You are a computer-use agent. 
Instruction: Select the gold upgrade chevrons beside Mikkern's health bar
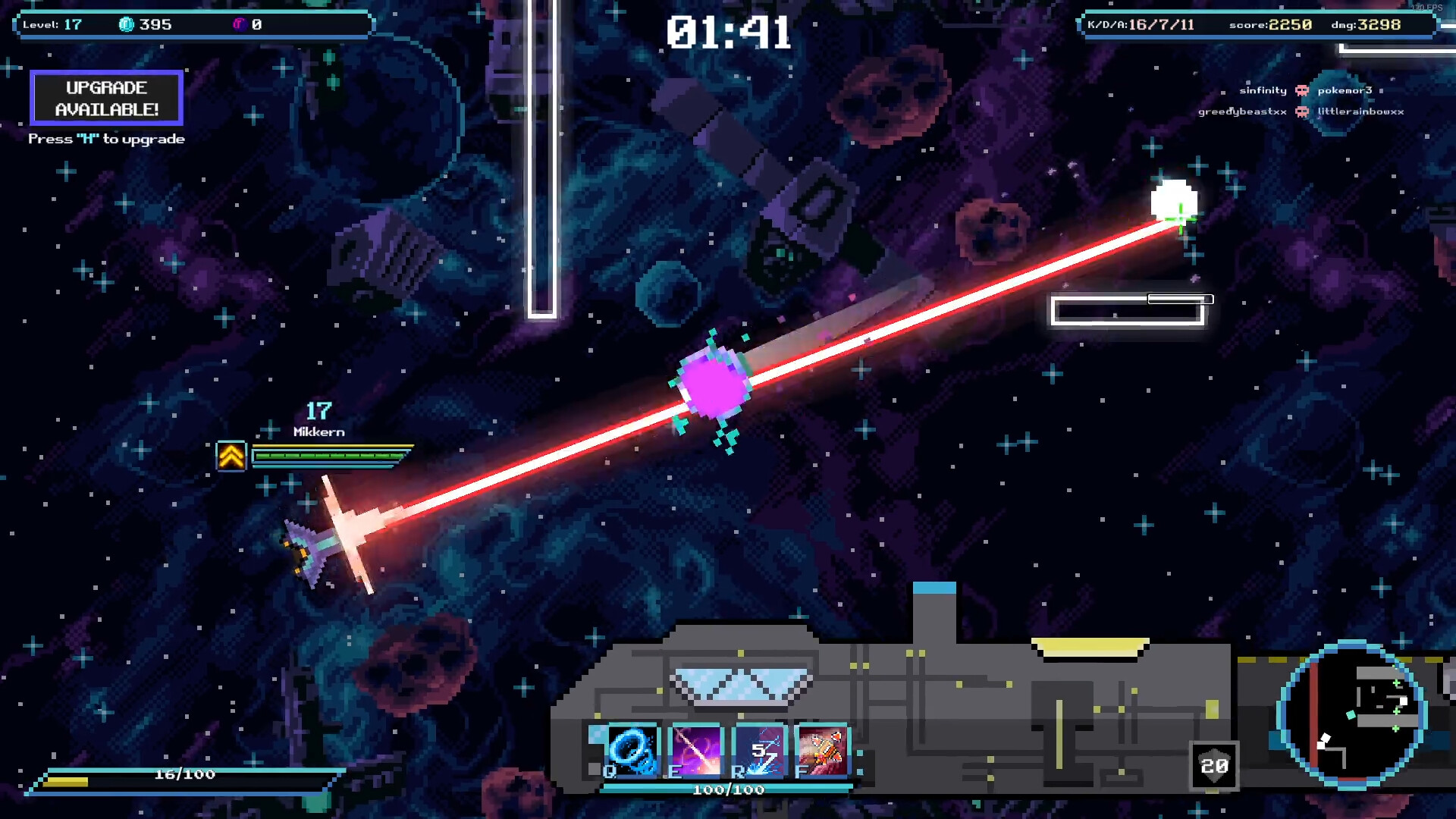coord(231,456)
